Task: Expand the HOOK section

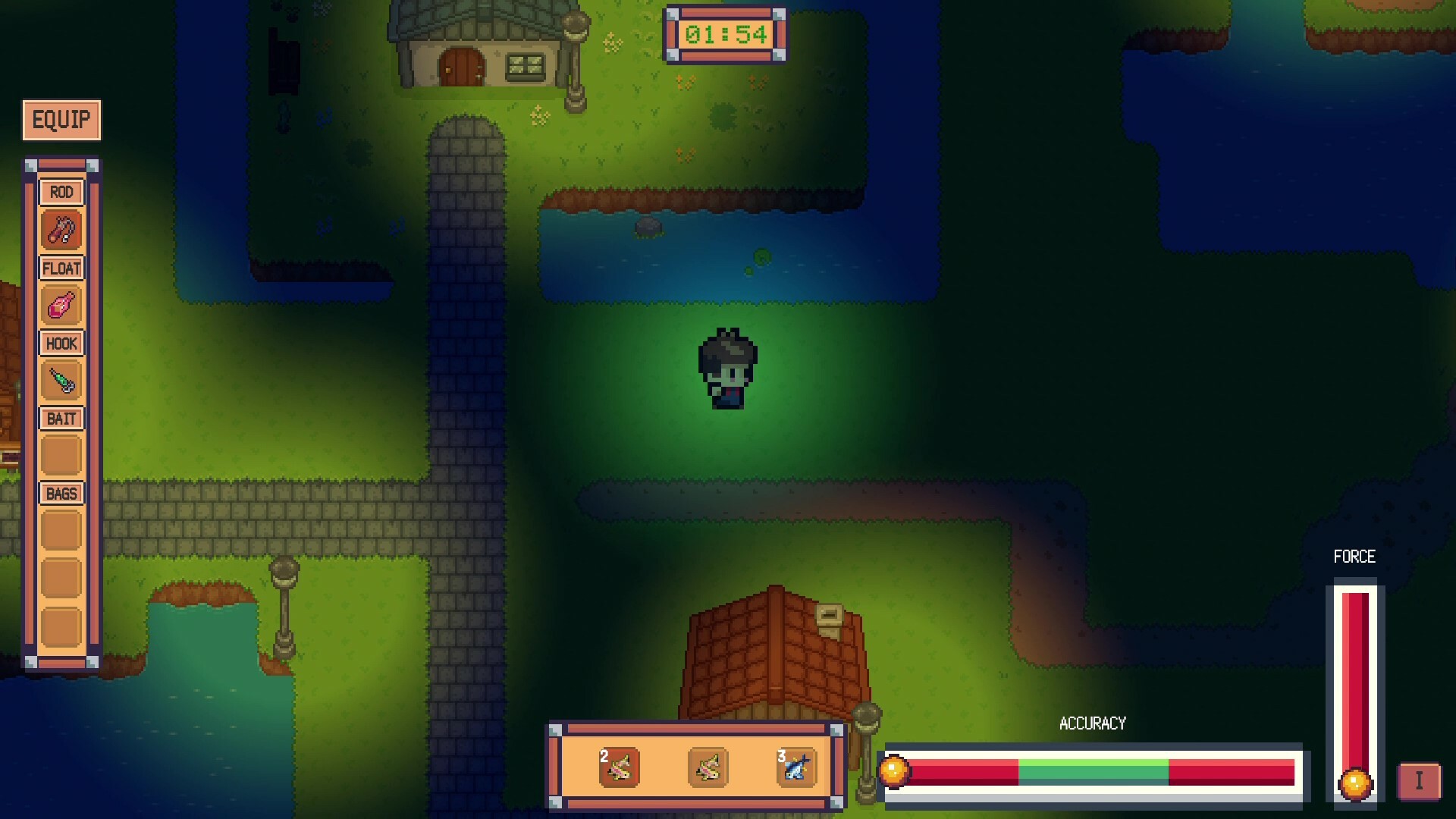Action: coord(61,343)
